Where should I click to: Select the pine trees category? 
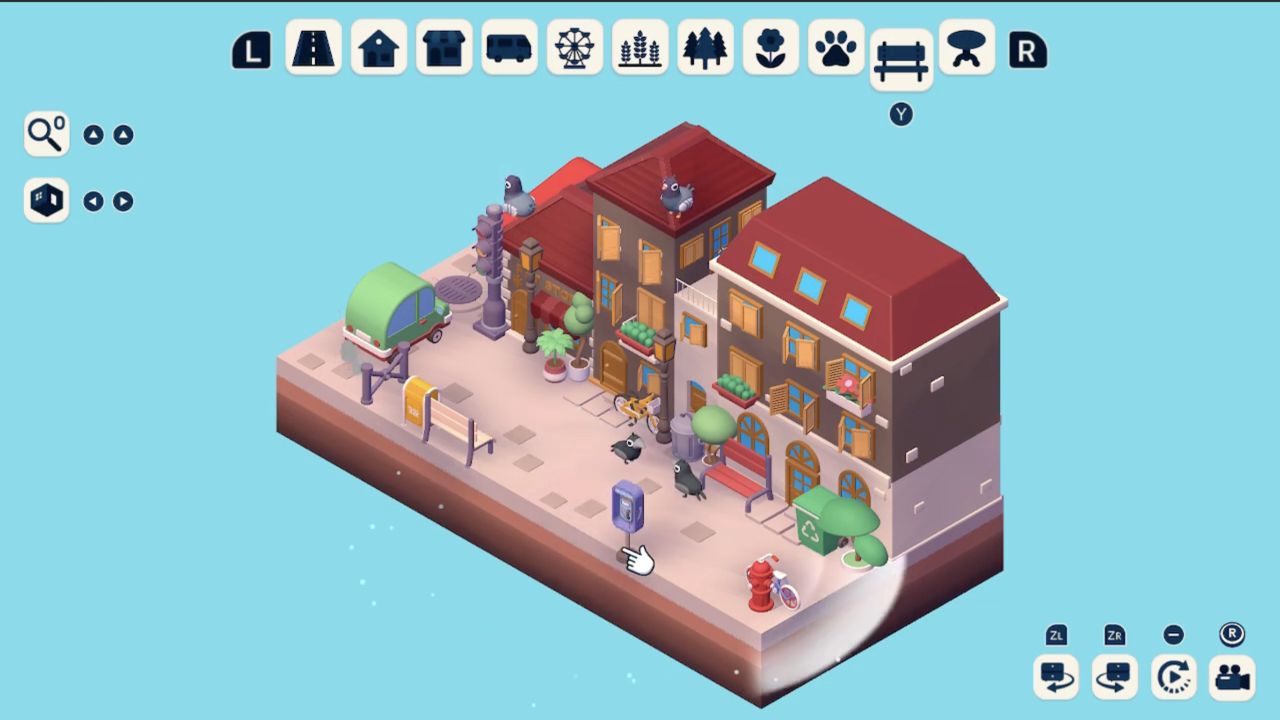point(705,48)
